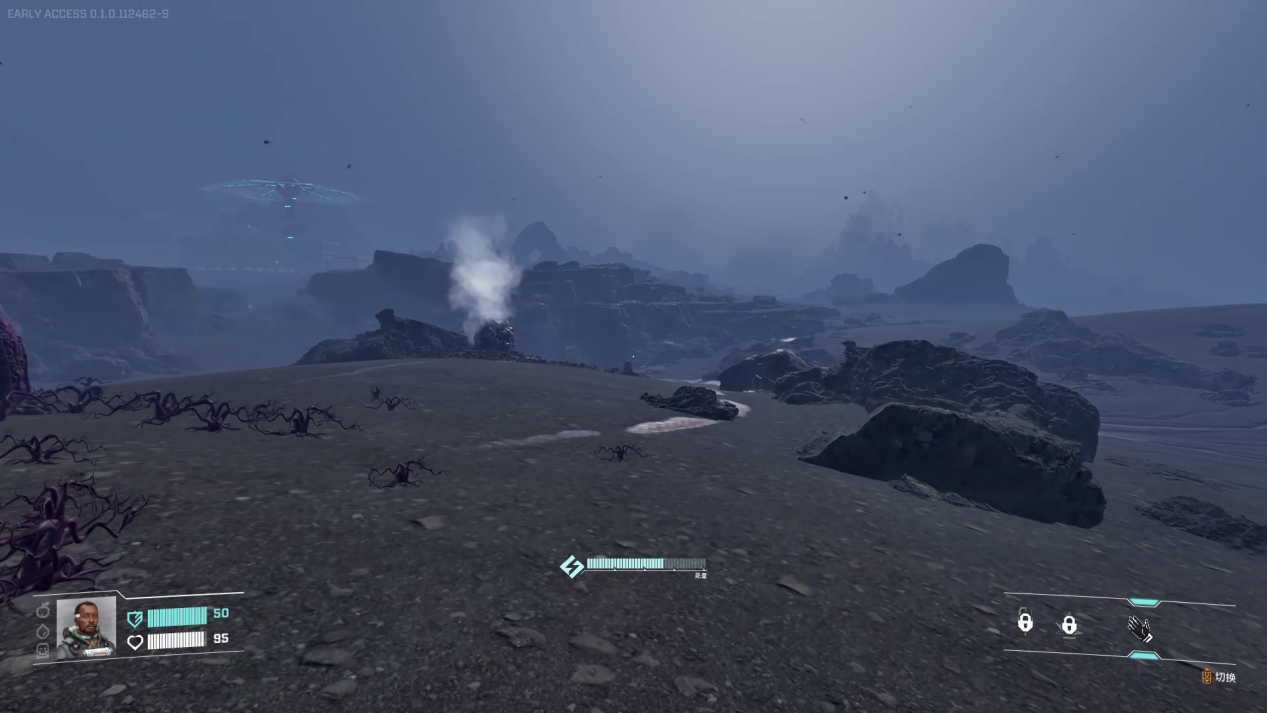Select the locked slot with the circular arrow
The height and width of the screenshot is (713, 1267).
tap(1024, 622)
